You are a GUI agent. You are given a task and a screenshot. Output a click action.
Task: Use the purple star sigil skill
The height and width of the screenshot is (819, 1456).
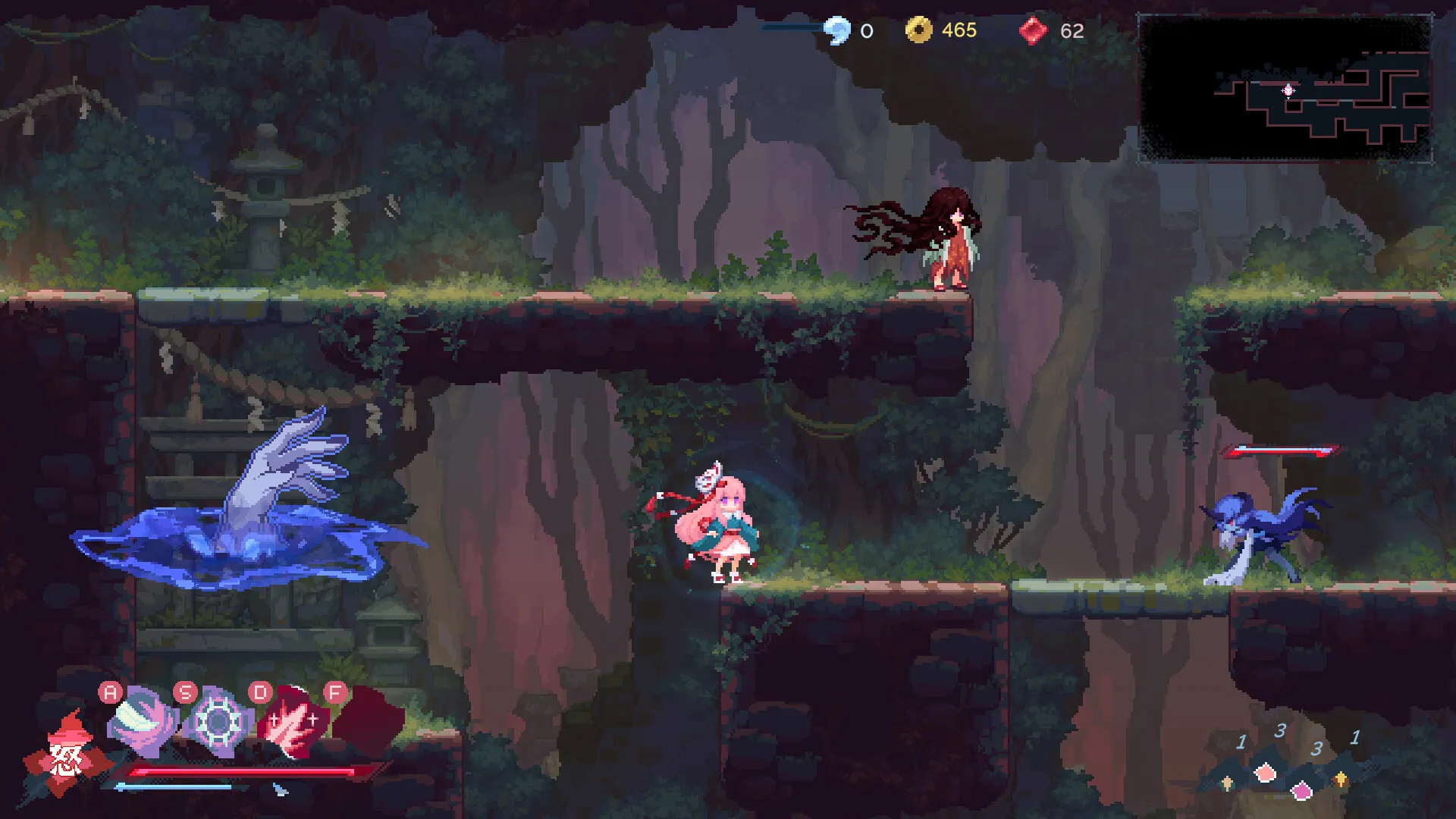(217, 723)
